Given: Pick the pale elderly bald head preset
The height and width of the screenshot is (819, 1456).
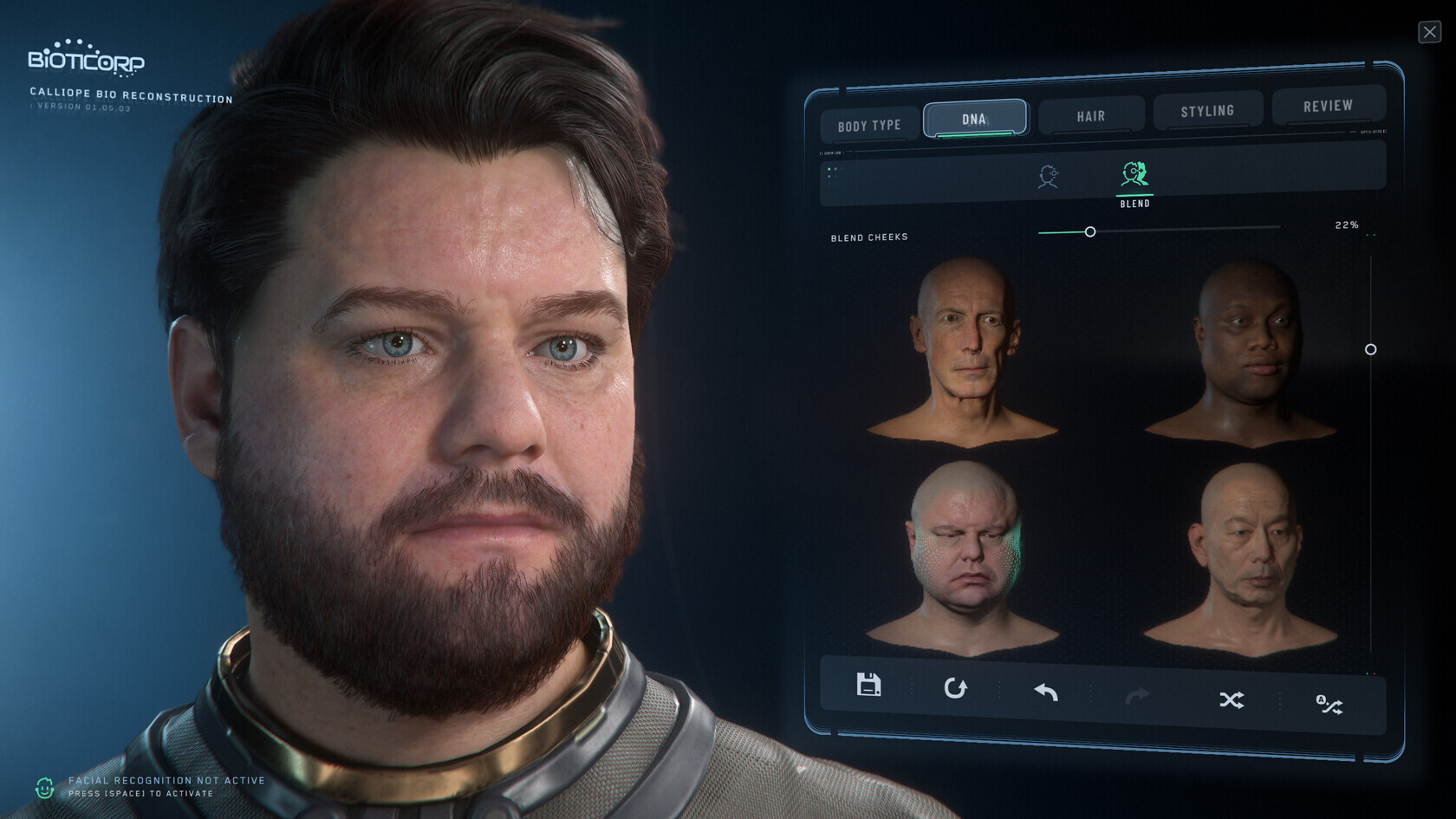Looking at the screenshot, I should pyautogui.click(x=964, y=351).
